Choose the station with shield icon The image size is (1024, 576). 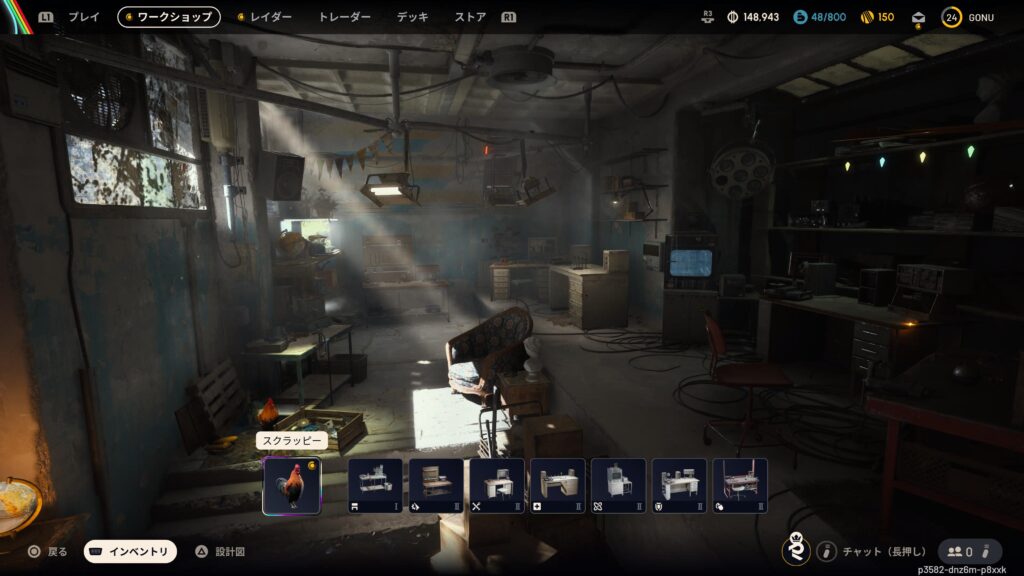pos(679,485)
